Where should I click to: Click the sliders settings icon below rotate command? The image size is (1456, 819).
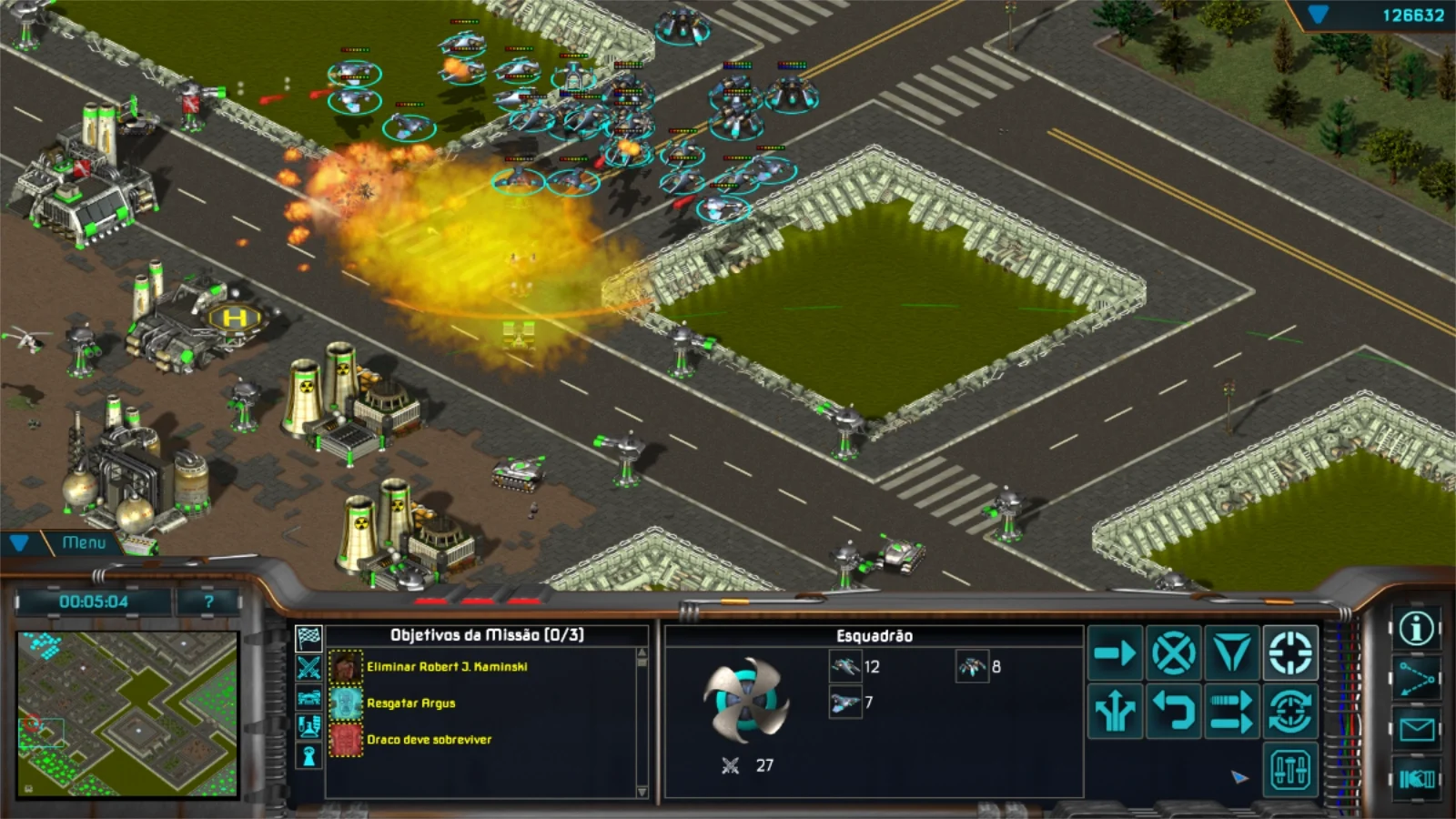[1290, 768]
